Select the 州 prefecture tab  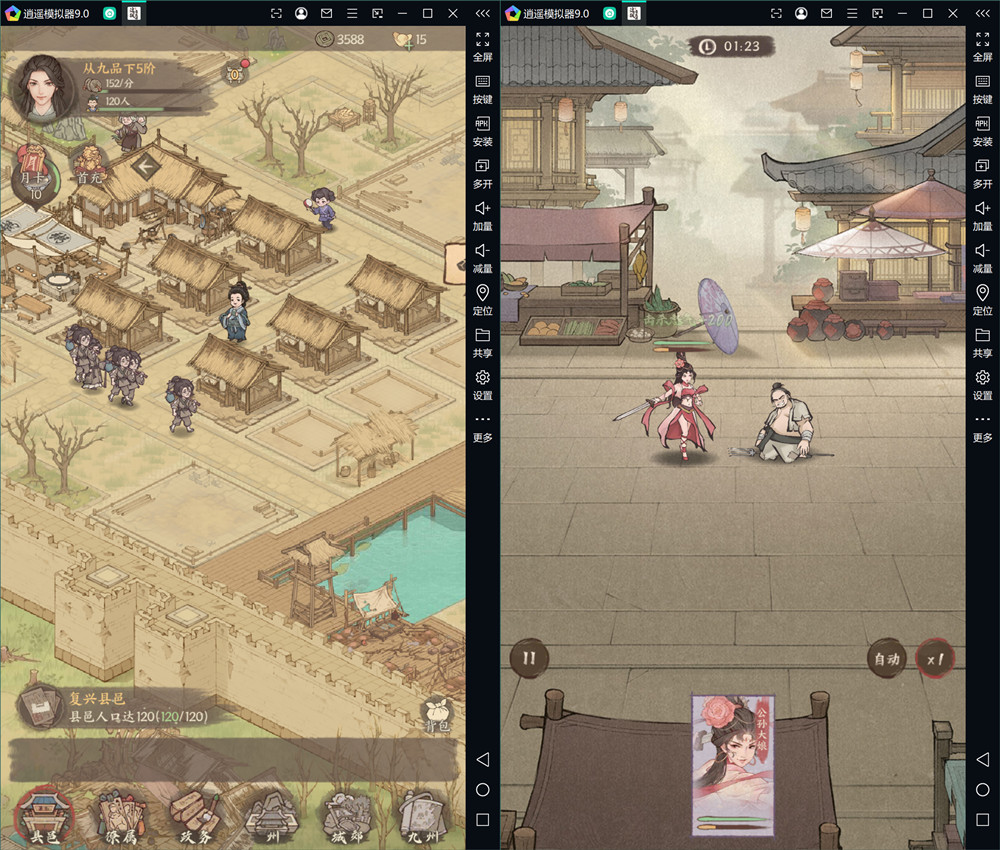click(270, 815)
